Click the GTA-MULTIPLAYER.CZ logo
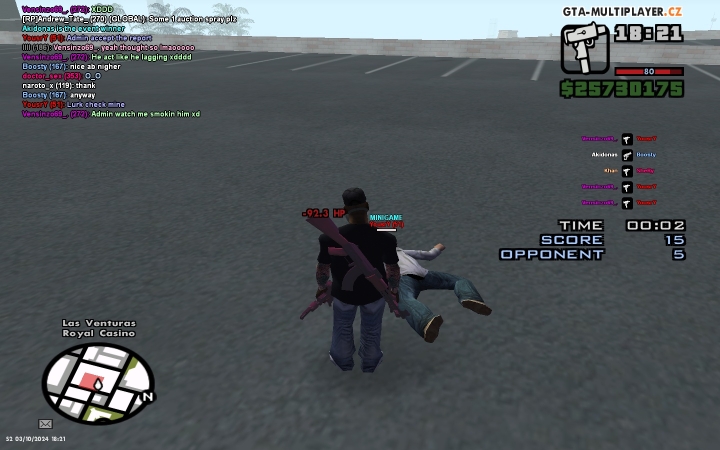Image resolution: width=720 pixels, height=450 pixels. [x=621, y=11]
